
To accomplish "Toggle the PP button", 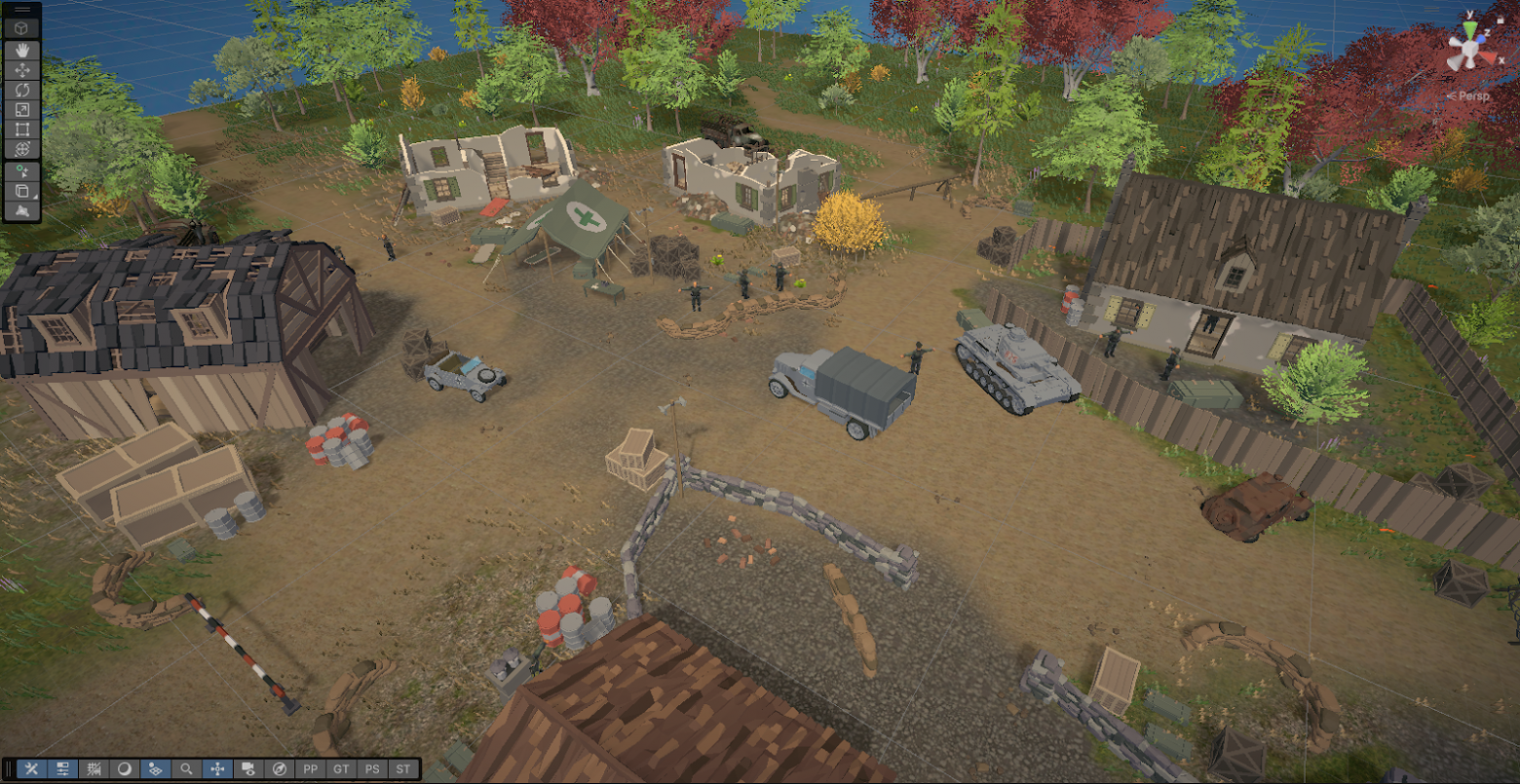I will coord(311,768).
